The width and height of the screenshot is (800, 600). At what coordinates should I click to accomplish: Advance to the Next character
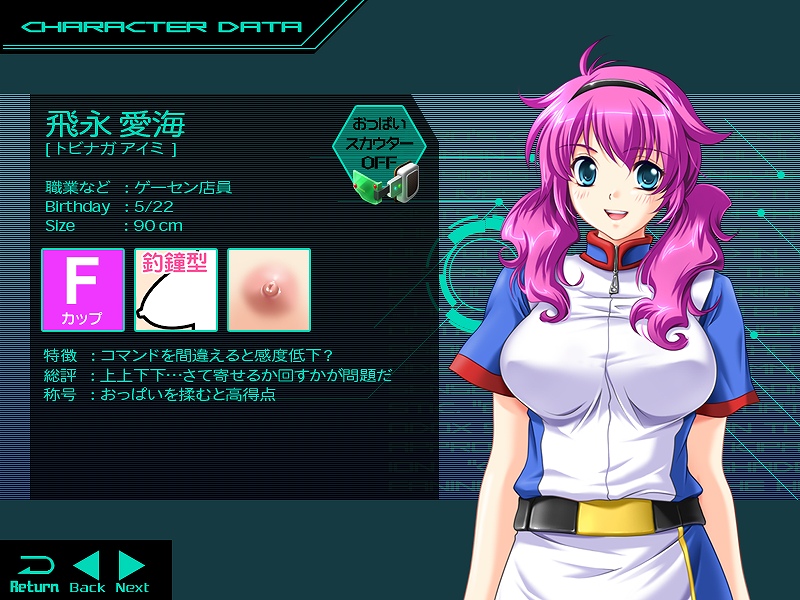click(x=132, y=572)
